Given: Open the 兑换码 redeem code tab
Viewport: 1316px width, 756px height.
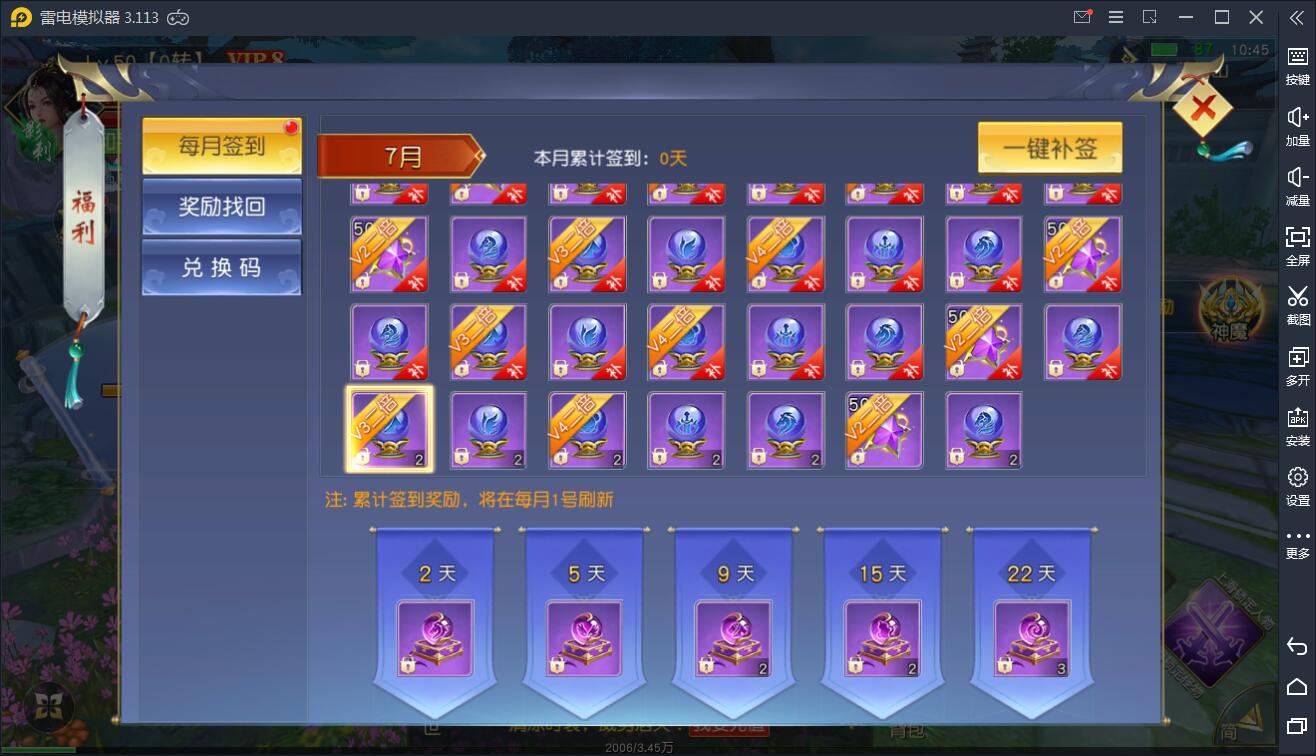Looking at the screenshot, I should (x=221, y=267).
